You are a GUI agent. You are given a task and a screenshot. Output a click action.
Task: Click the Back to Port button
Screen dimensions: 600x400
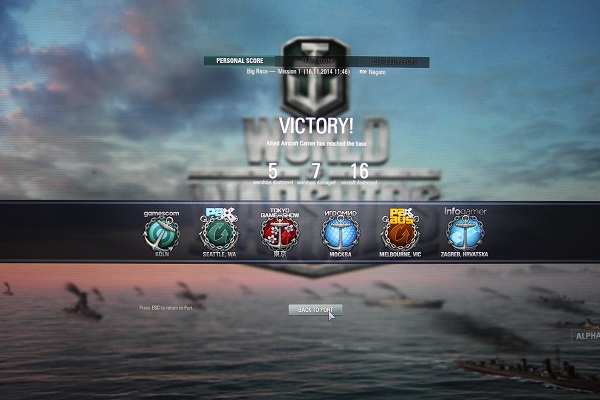tap(315, 310)
